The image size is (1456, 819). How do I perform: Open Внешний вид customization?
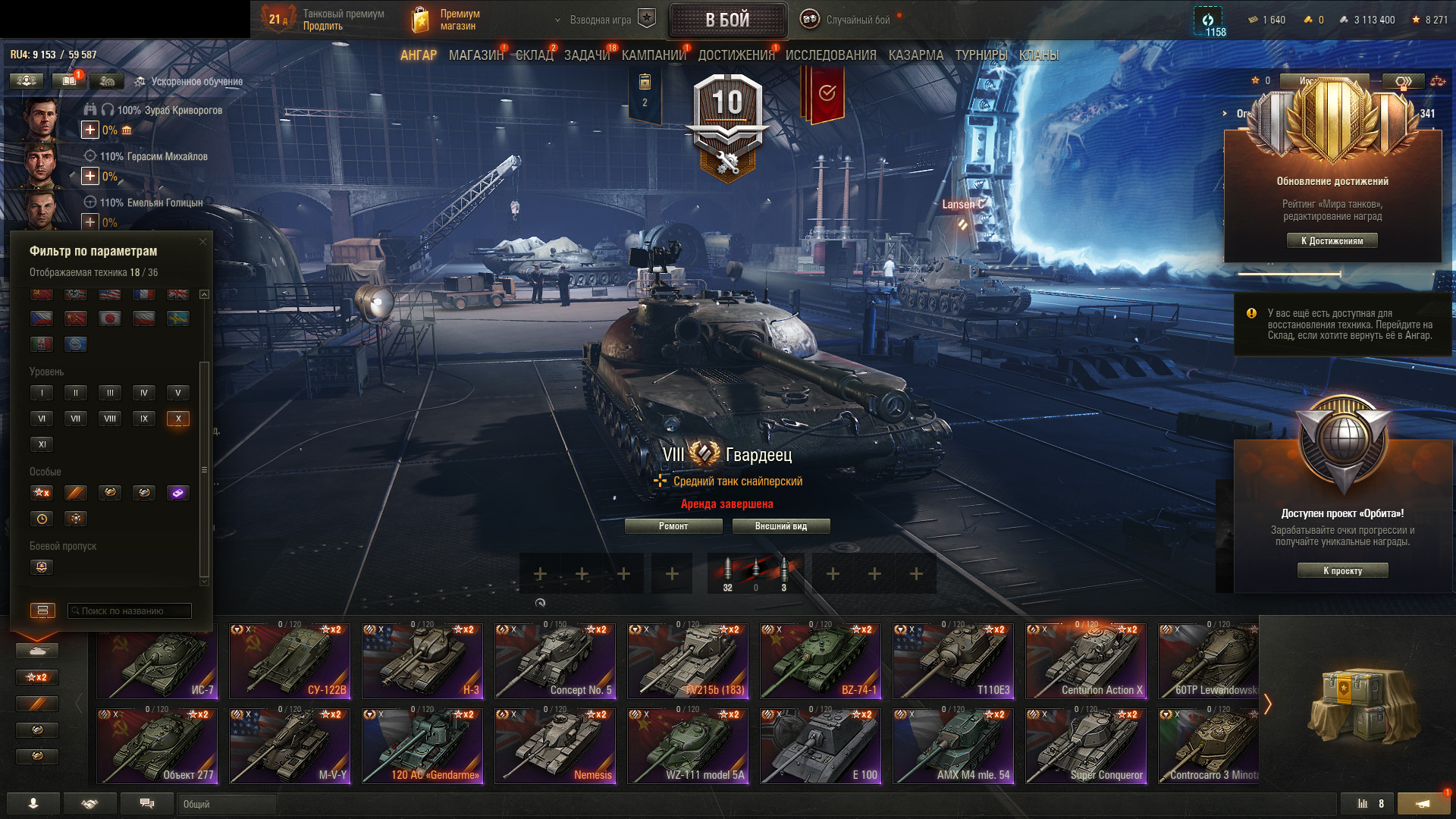click(780, 526)
